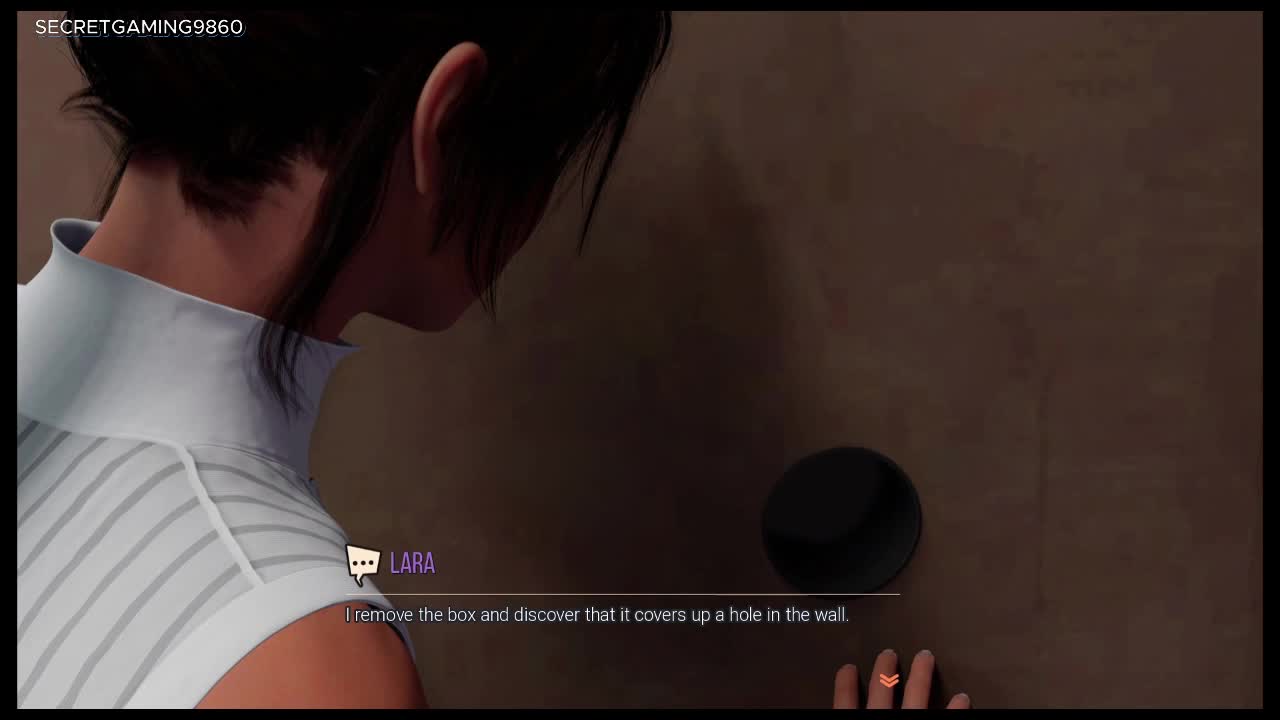The image size is (1280, 720).
Task: Advance dialogue with the orange double-chevron arrow
Action: 889,680
